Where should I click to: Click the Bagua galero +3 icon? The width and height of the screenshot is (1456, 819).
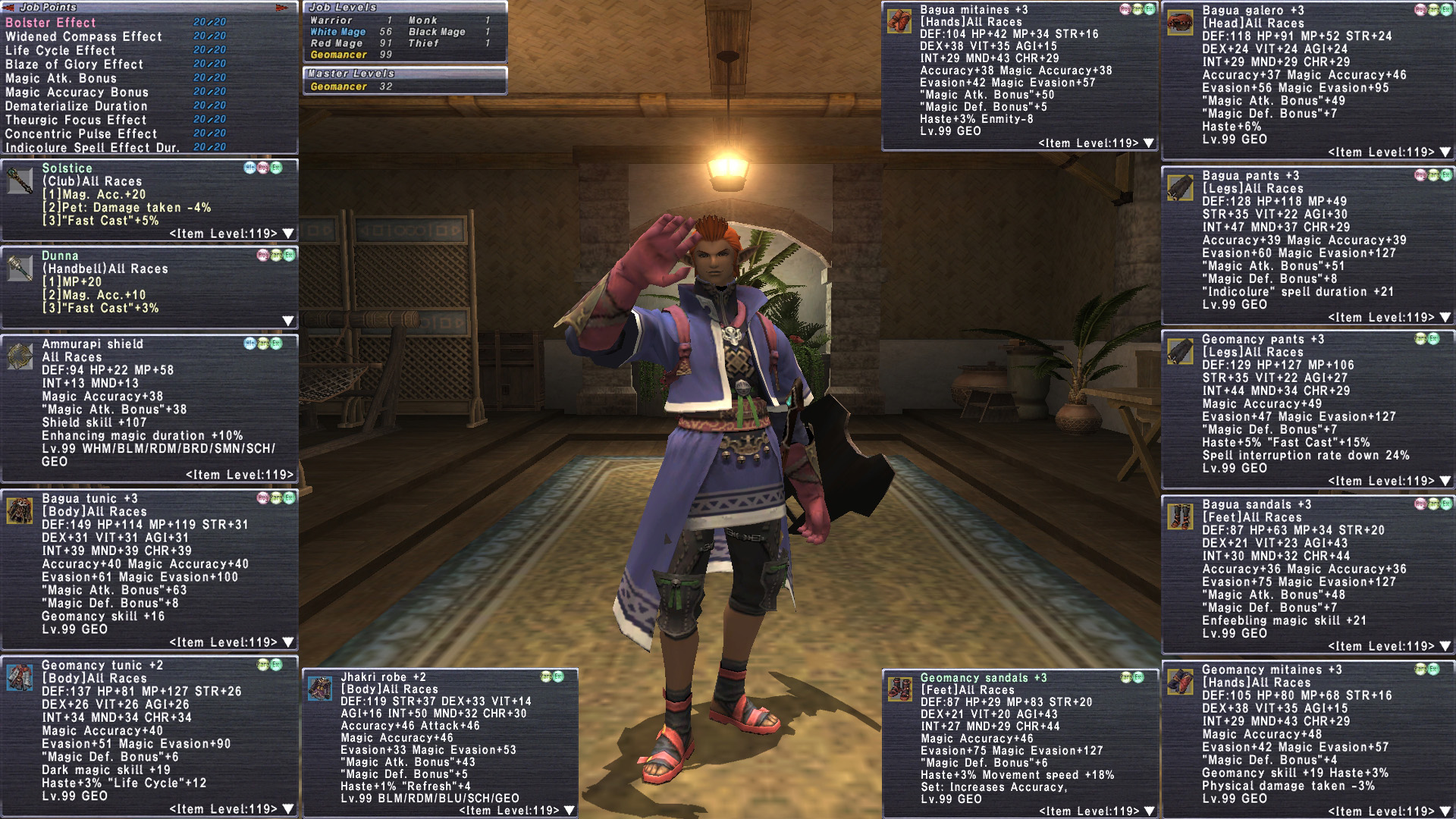click(1180, 22)
